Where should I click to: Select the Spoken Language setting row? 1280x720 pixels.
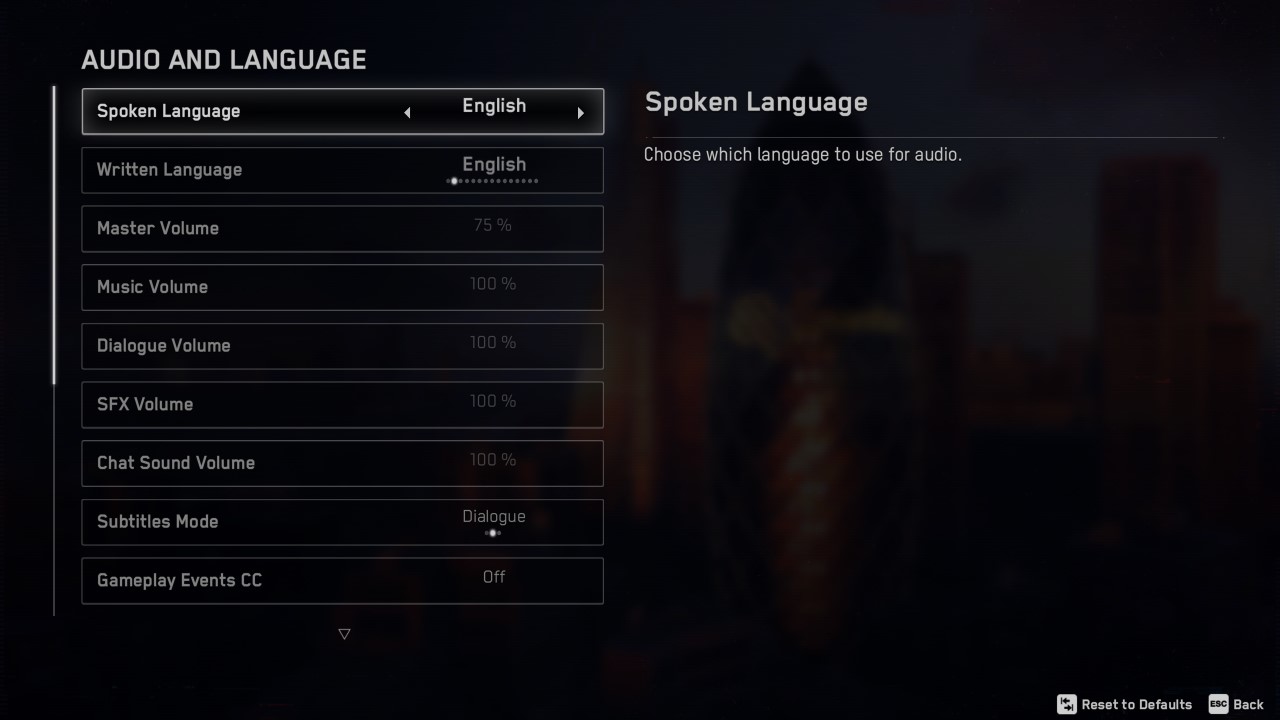(343, 111)
